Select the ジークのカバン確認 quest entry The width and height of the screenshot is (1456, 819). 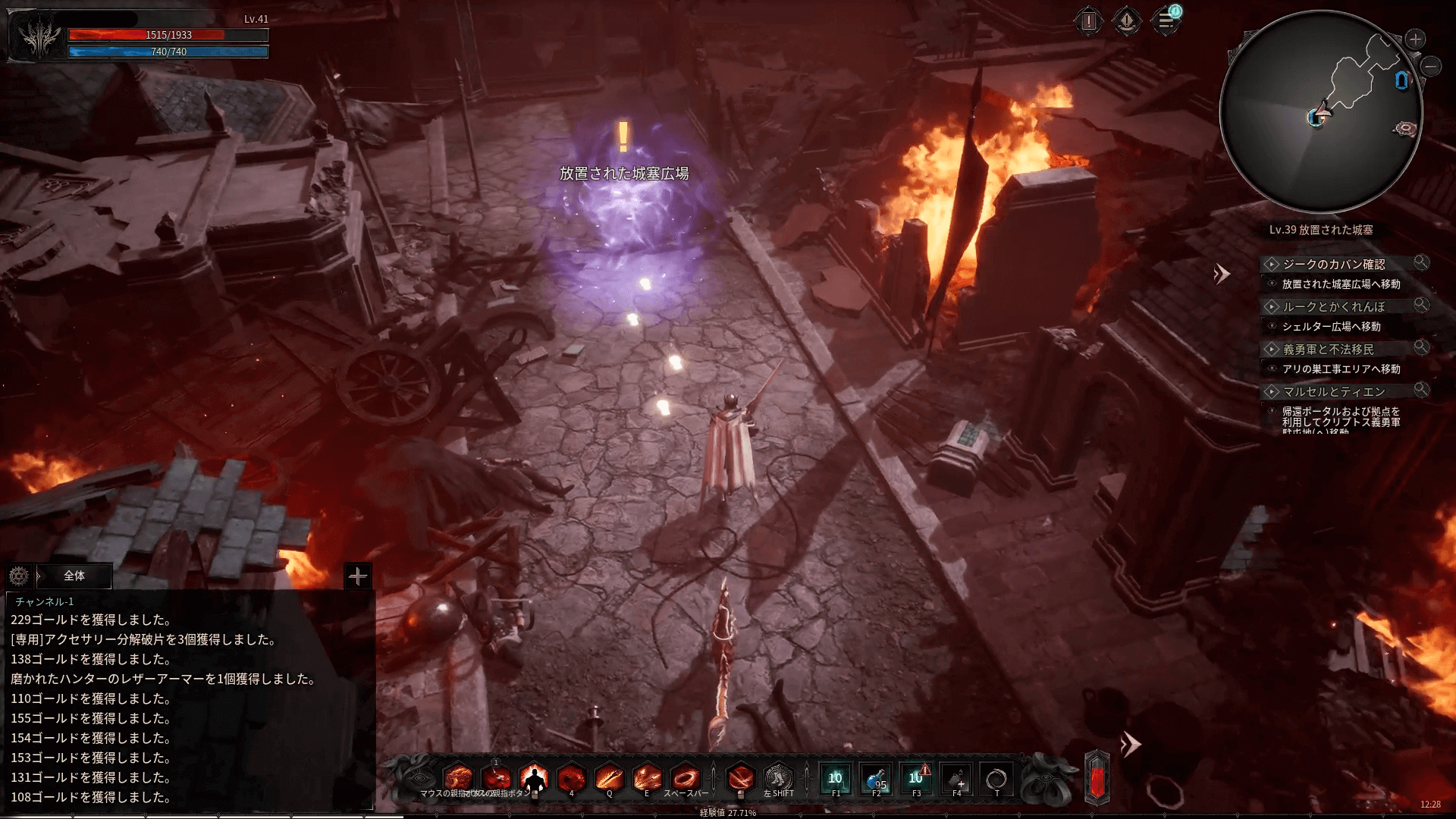[x=1333, y=264]
